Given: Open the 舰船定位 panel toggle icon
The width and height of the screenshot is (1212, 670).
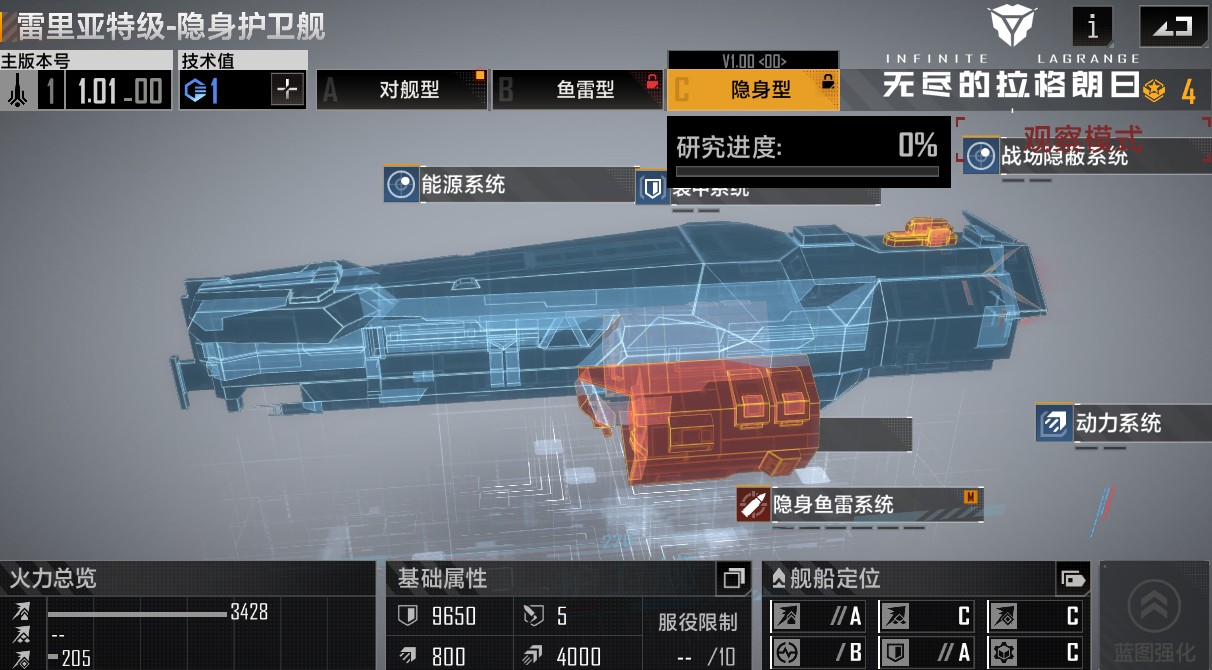Looking at the screenshot, I should click(1072, 578).
